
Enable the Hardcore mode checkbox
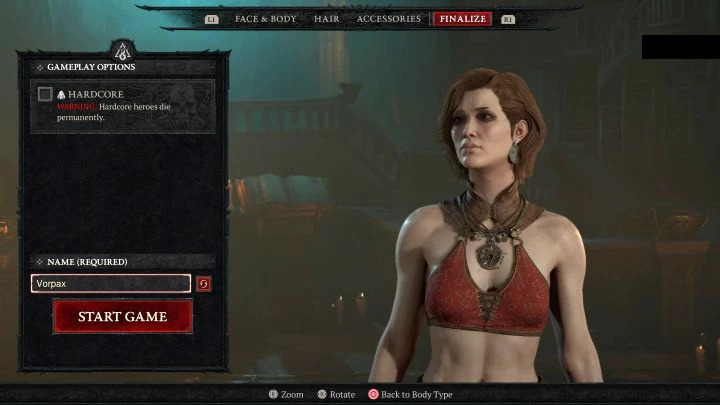pyautogui.click(x=45, y=94)
